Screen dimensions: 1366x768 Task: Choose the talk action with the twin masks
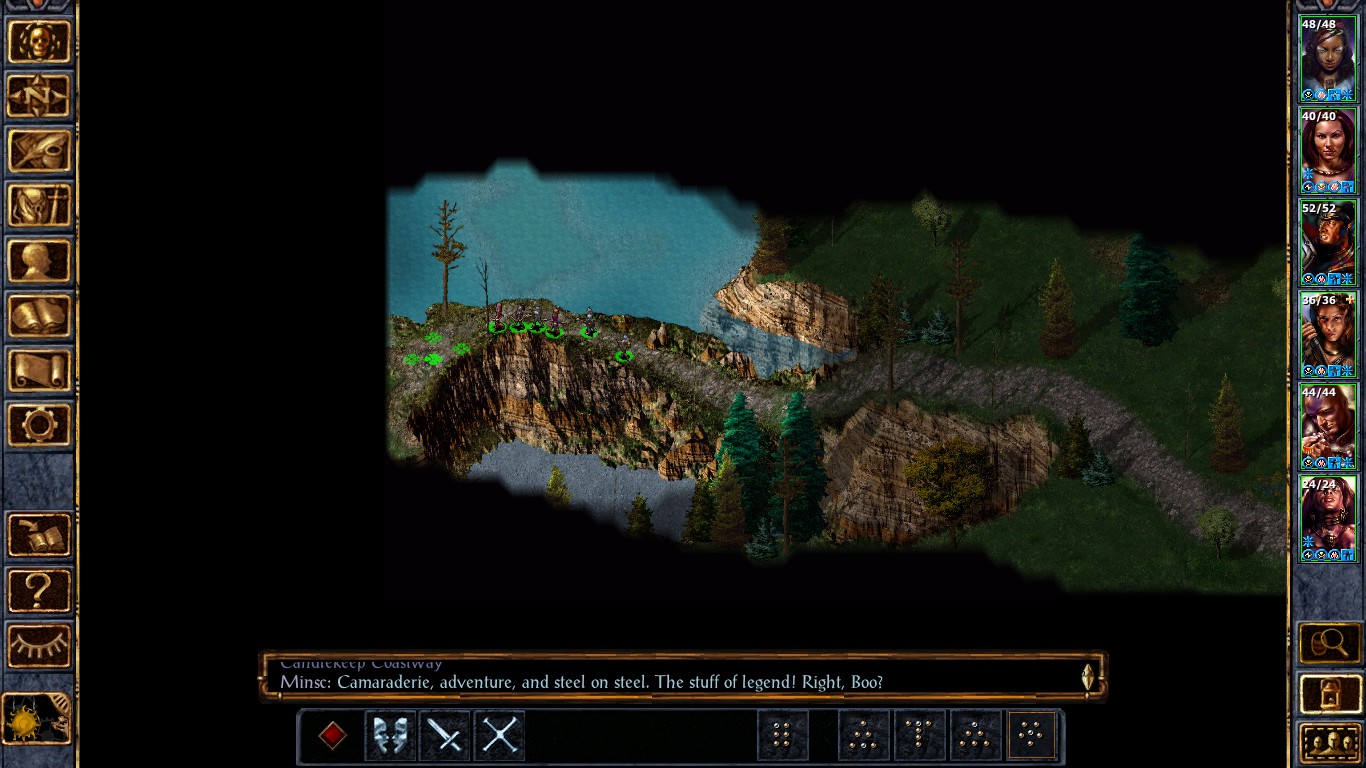click(390, 736)
